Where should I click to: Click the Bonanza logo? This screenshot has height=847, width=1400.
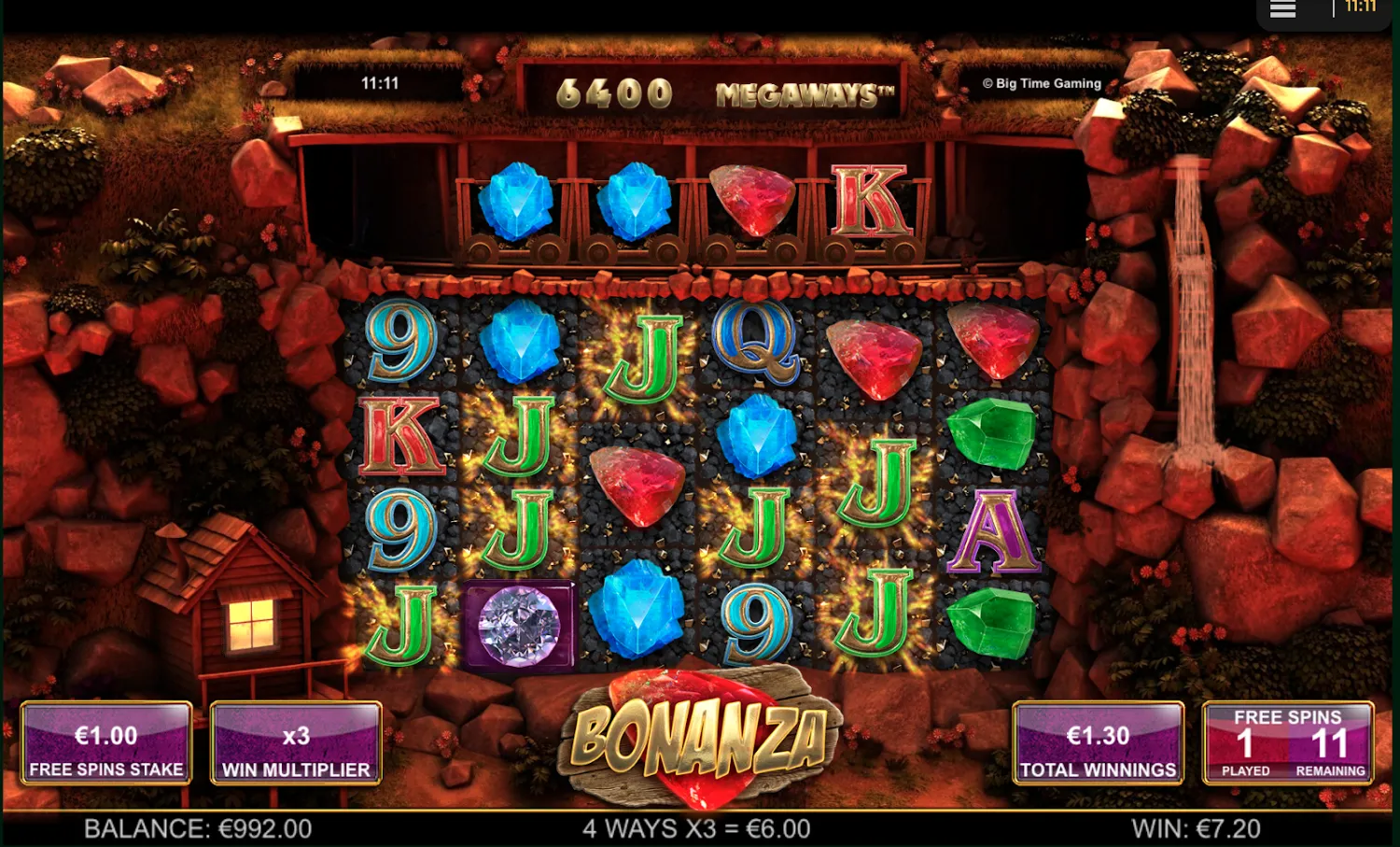click(x=700, y=738)
